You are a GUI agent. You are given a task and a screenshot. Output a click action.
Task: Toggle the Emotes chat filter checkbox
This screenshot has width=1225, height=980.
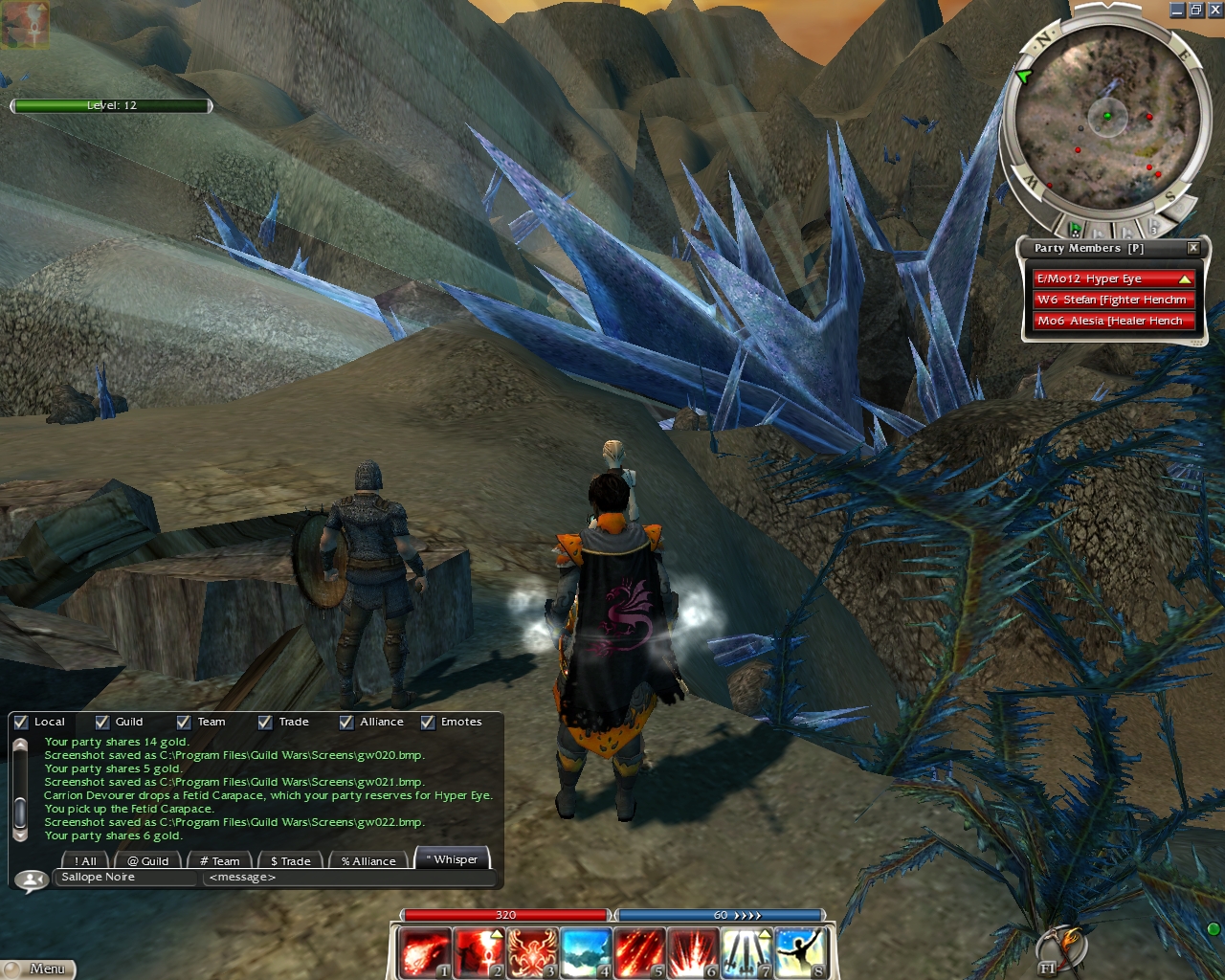point(428,723)
